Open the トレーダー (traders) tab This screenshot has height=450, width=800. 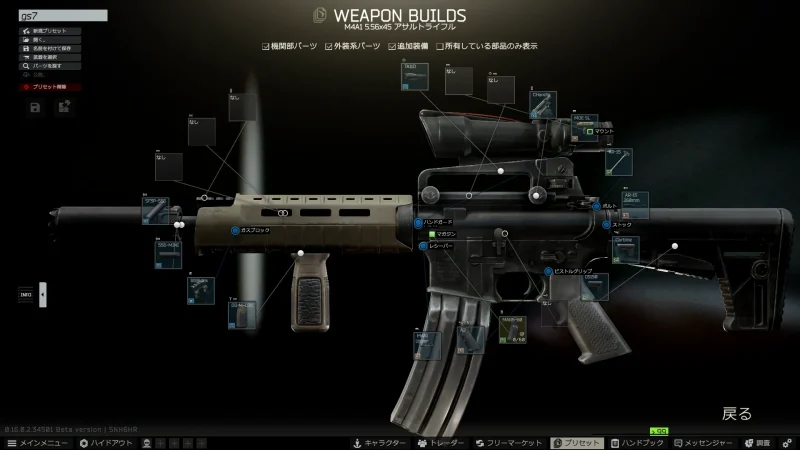pos(441,442)
